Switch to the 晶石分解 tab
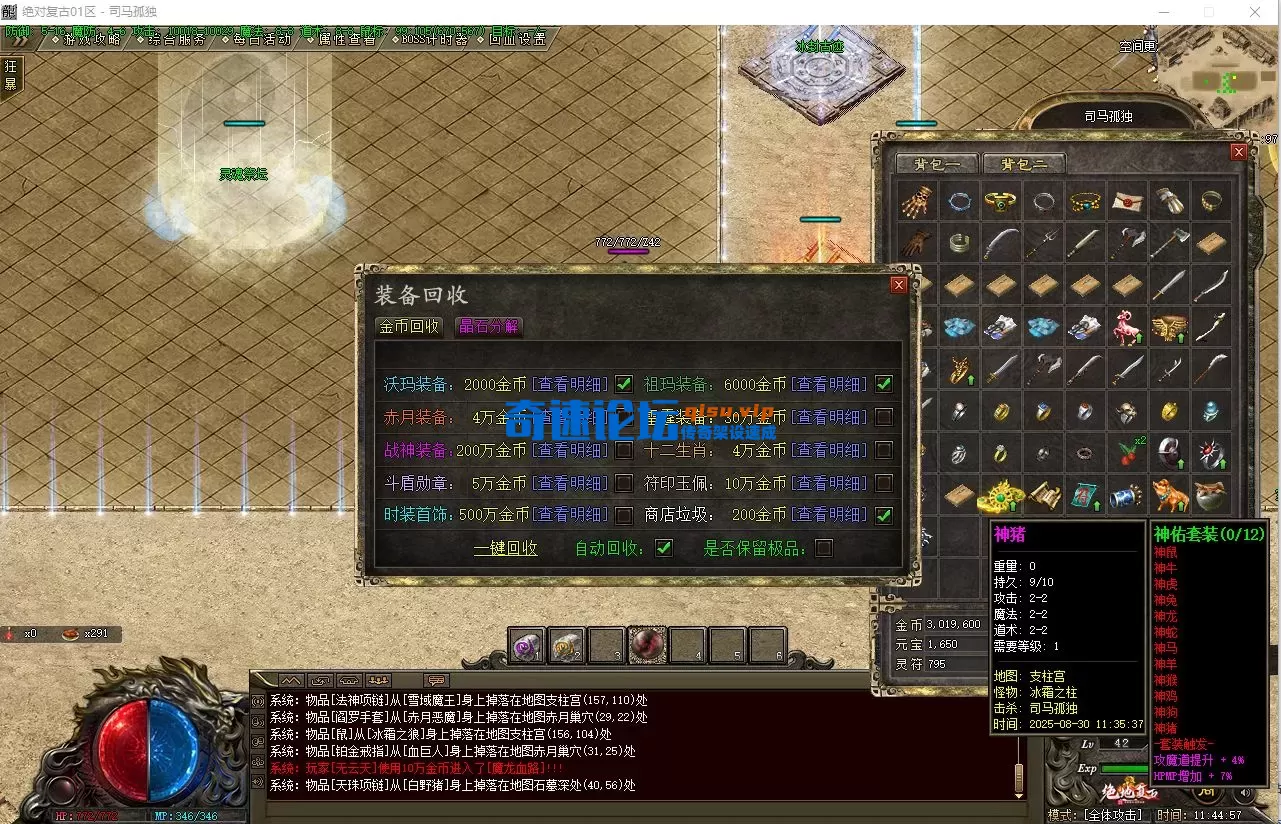This screenshot has width=1281, height=824. coord(488,326)
